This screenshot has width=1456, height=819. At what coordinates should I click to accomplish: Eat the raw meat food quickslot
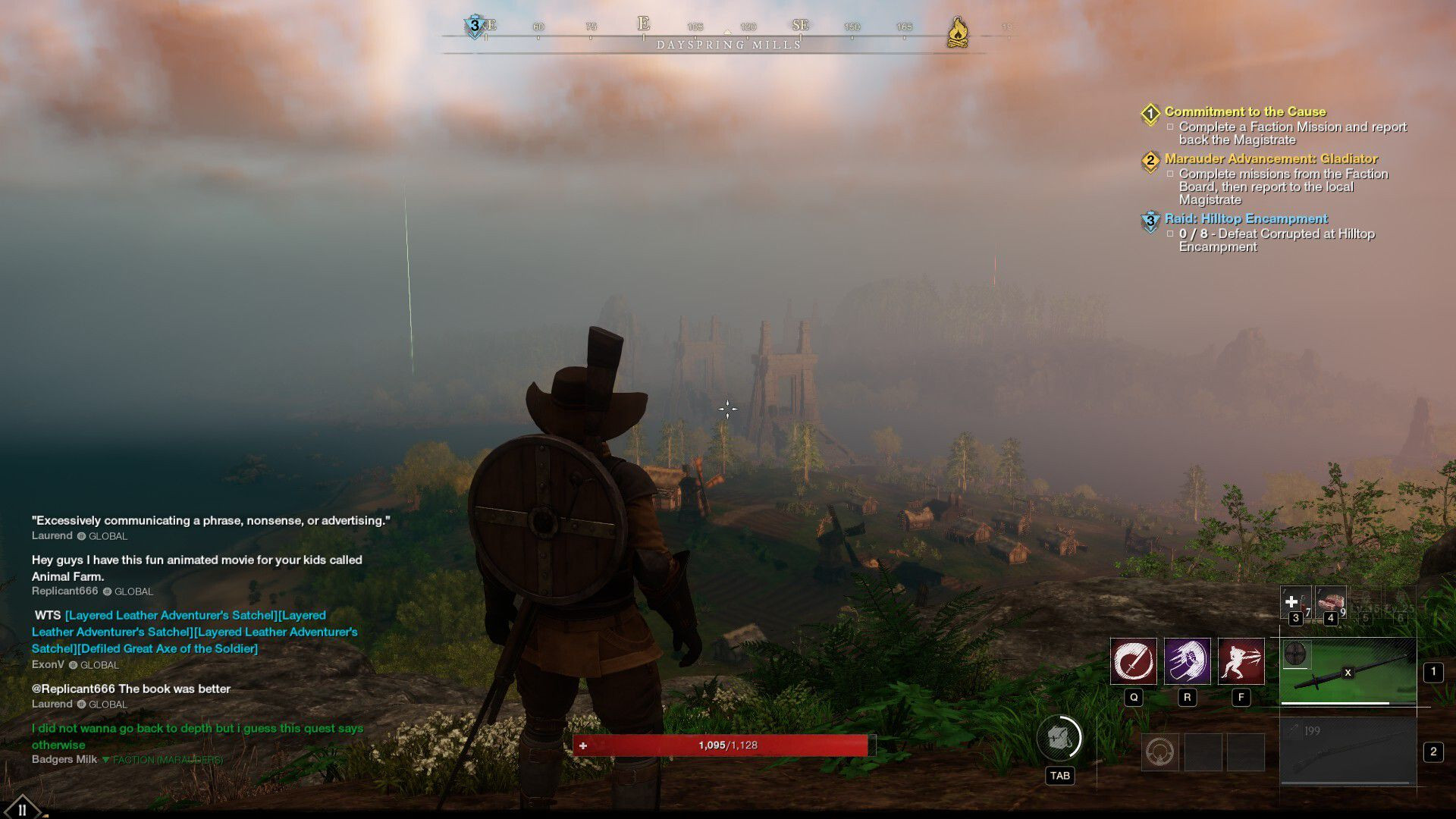point(1329,604)
